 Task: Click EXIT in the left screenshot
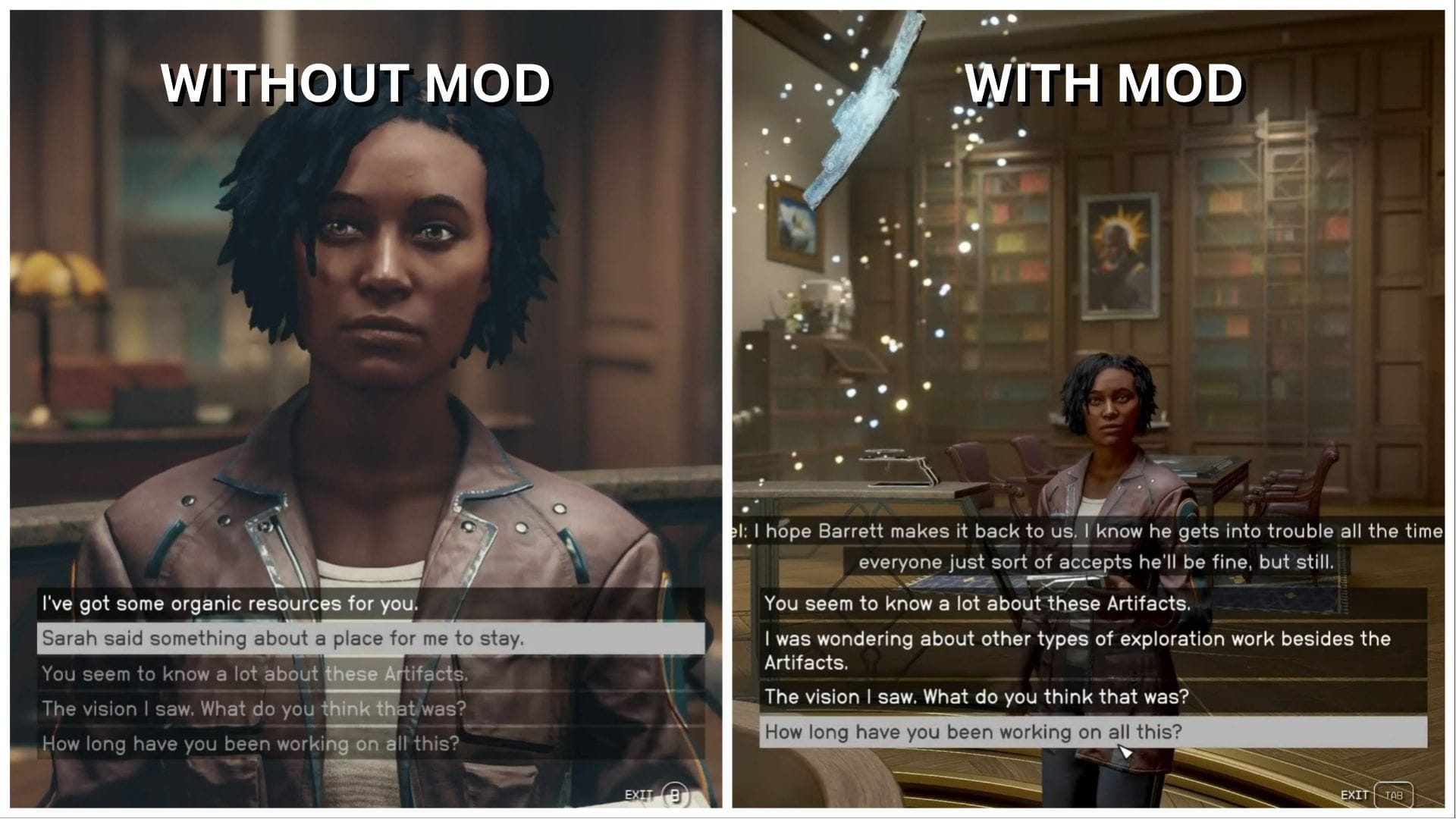pyautogui.click(x=637, y=795)
